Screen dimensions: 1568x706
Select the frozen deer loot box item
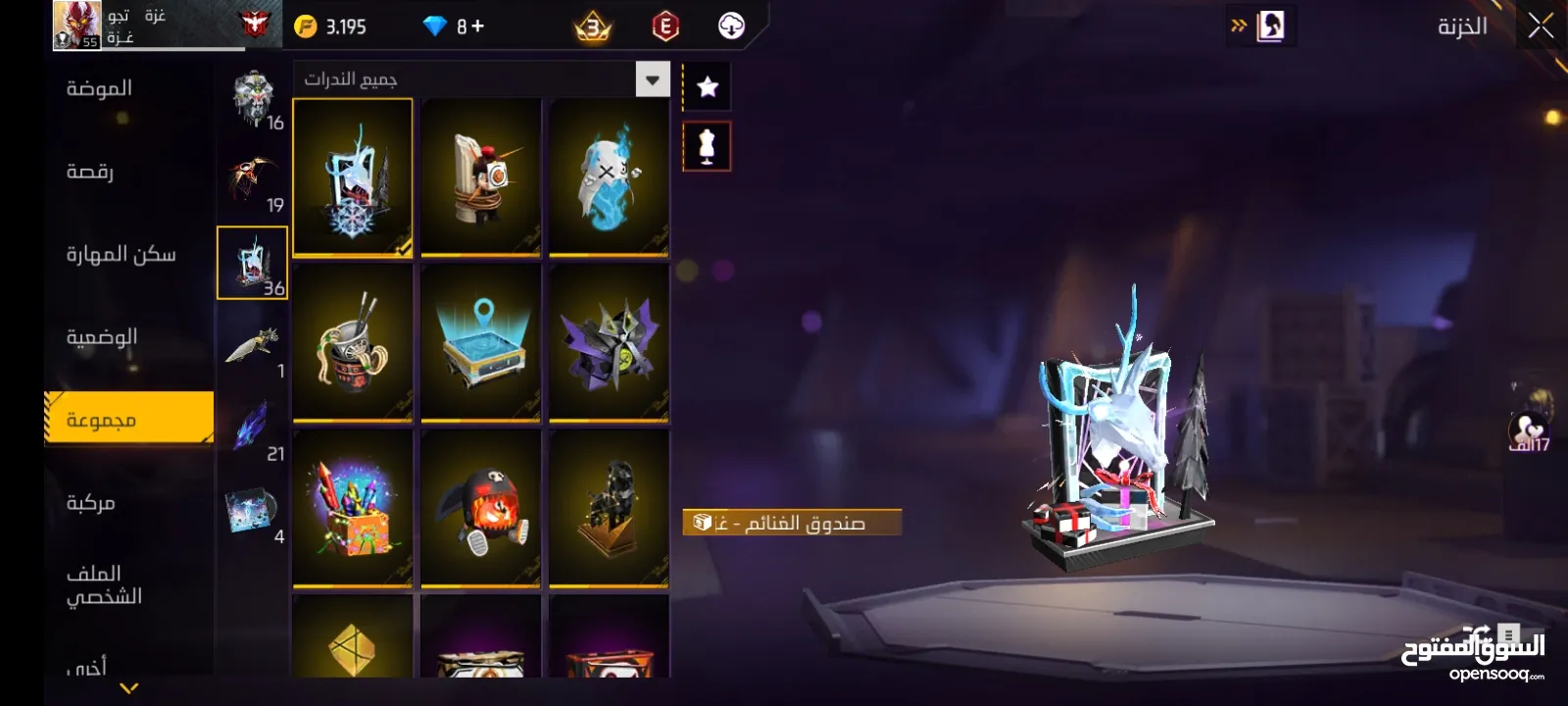coord(353,177)
